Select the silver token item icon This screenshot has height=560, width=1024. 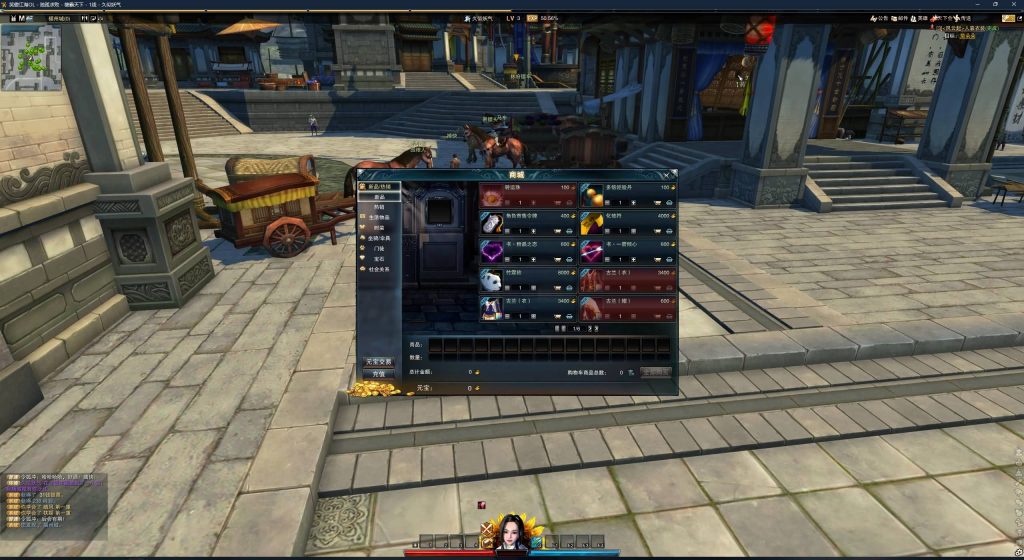click(491, 223)
